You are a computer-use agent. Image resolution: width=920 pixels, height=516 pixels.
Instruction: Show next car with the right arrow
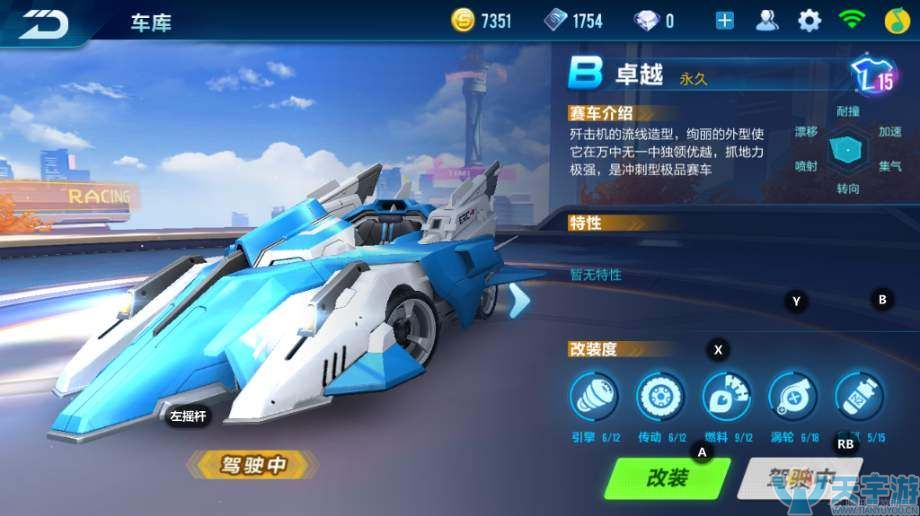click(518, 300)
